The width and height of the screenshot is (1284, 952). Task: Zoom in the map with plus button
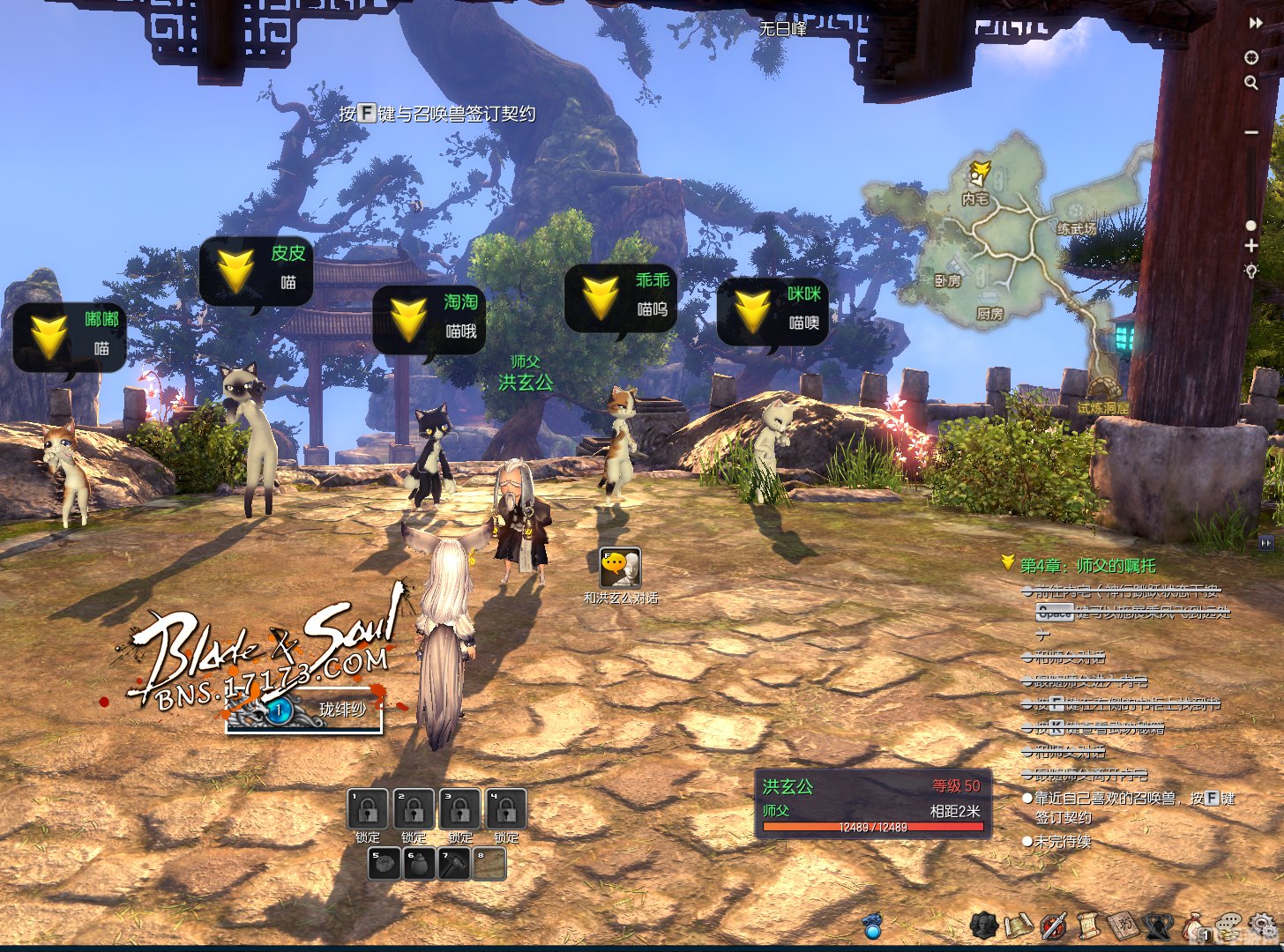click(1251, 246)
